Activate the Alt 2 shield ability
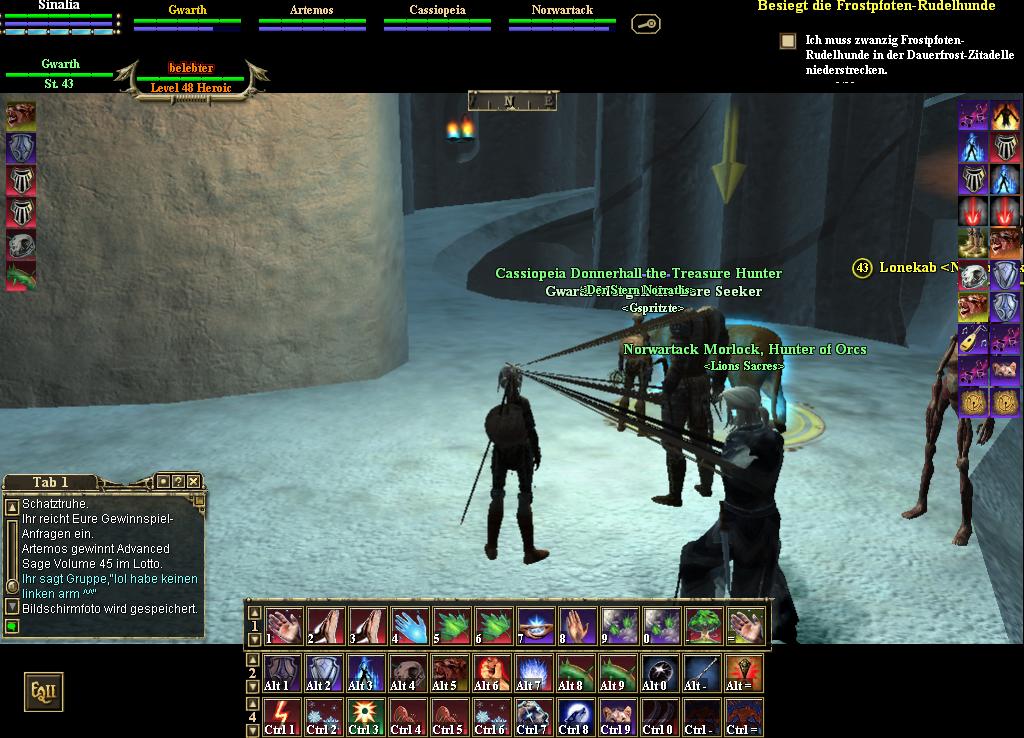The image size is (1024, 738). click(324, 672)
